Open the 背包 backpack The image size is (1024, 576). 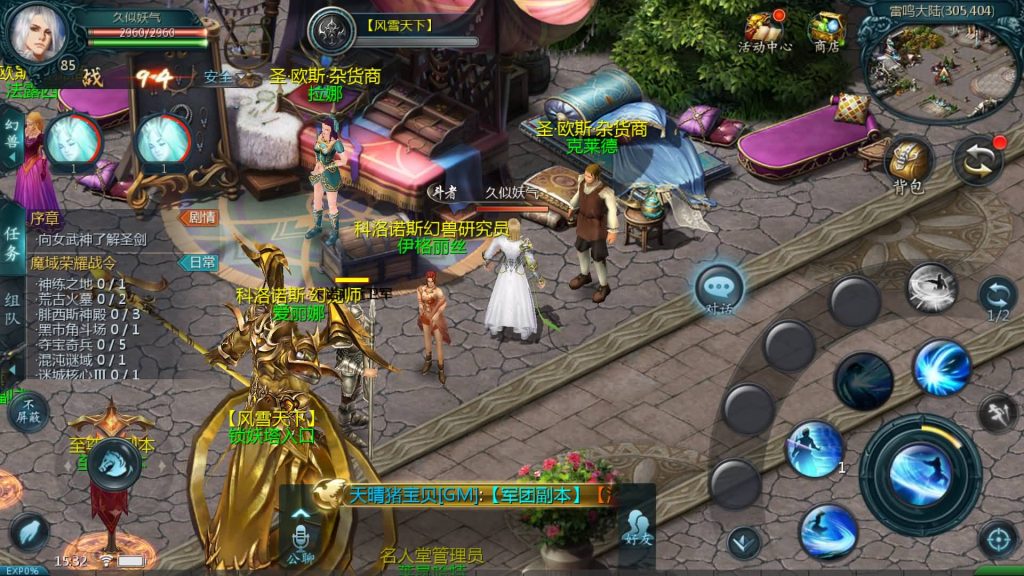[x=908, y=164]
